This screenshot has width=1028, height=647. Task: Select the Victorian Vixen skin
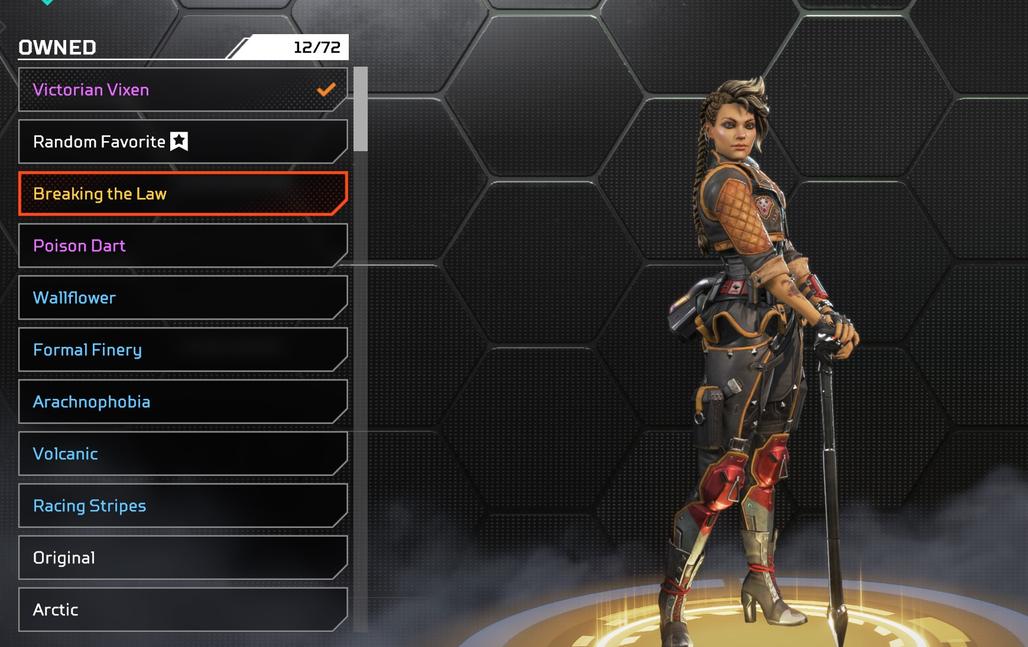click(x=182, y=90)
